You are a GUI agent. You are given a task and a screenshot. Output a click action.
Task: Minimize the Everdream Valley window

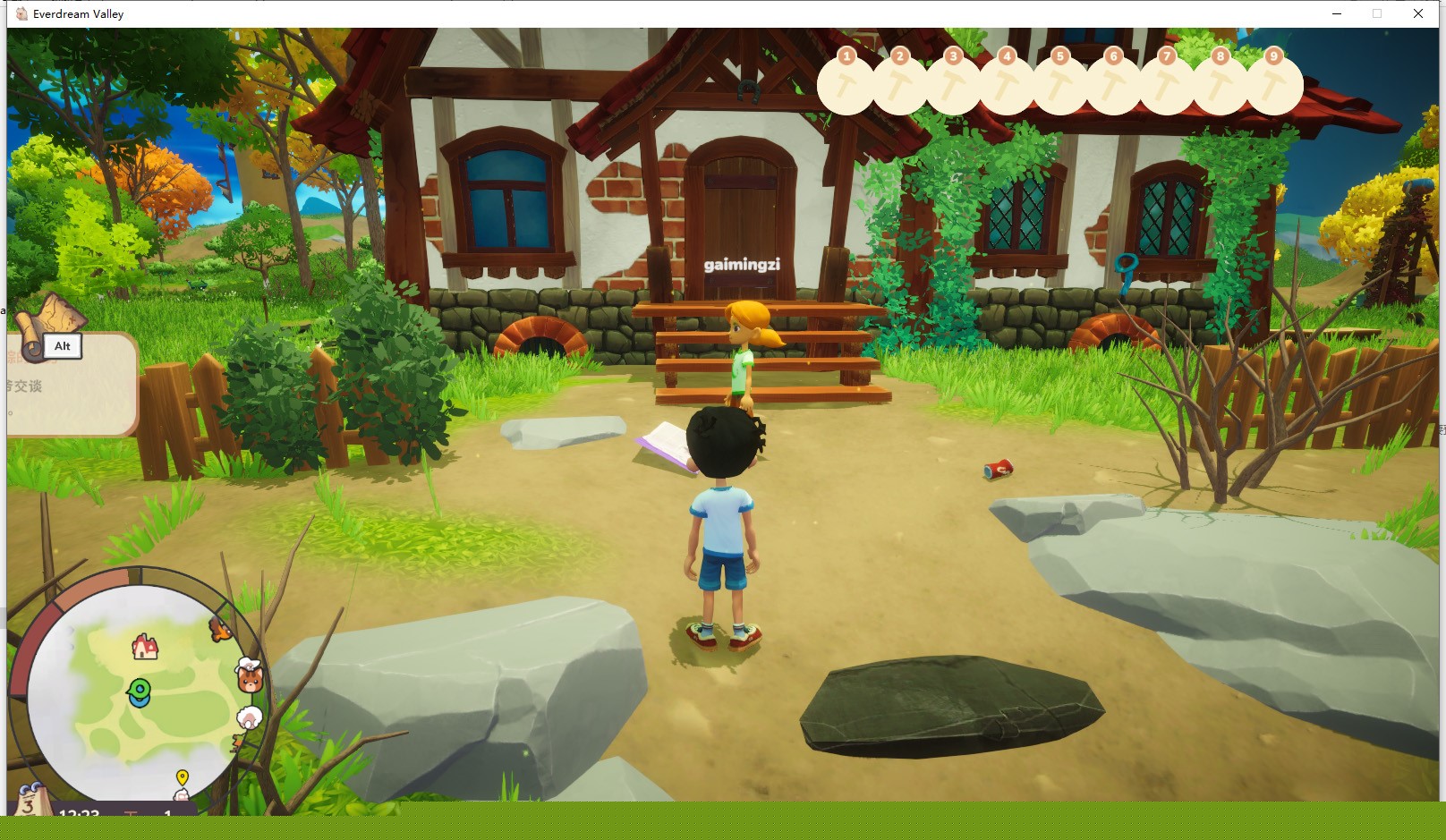[1337, 13]
